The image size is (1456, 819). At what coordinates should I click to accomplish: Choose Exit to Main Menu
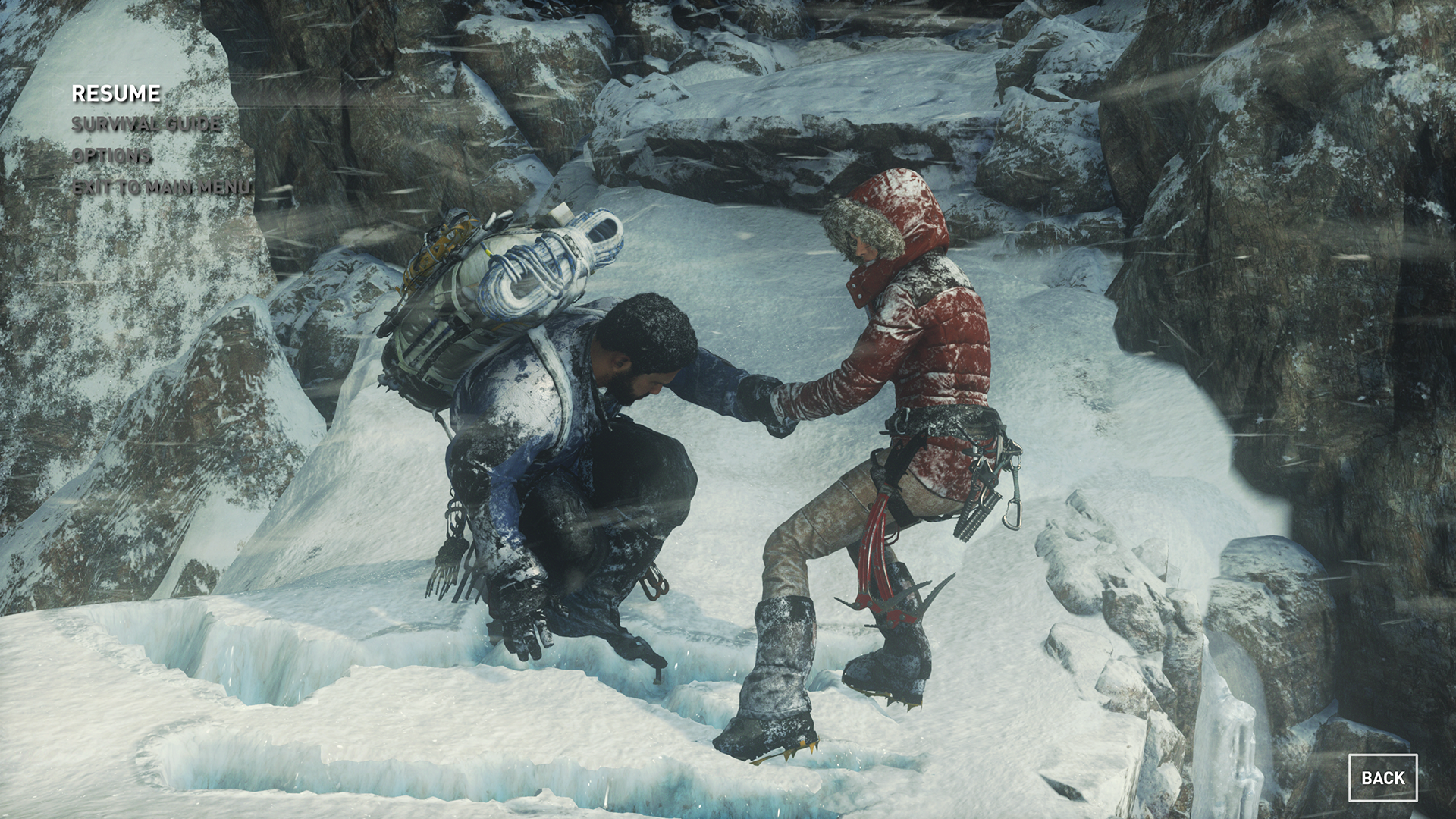(162, 187)
